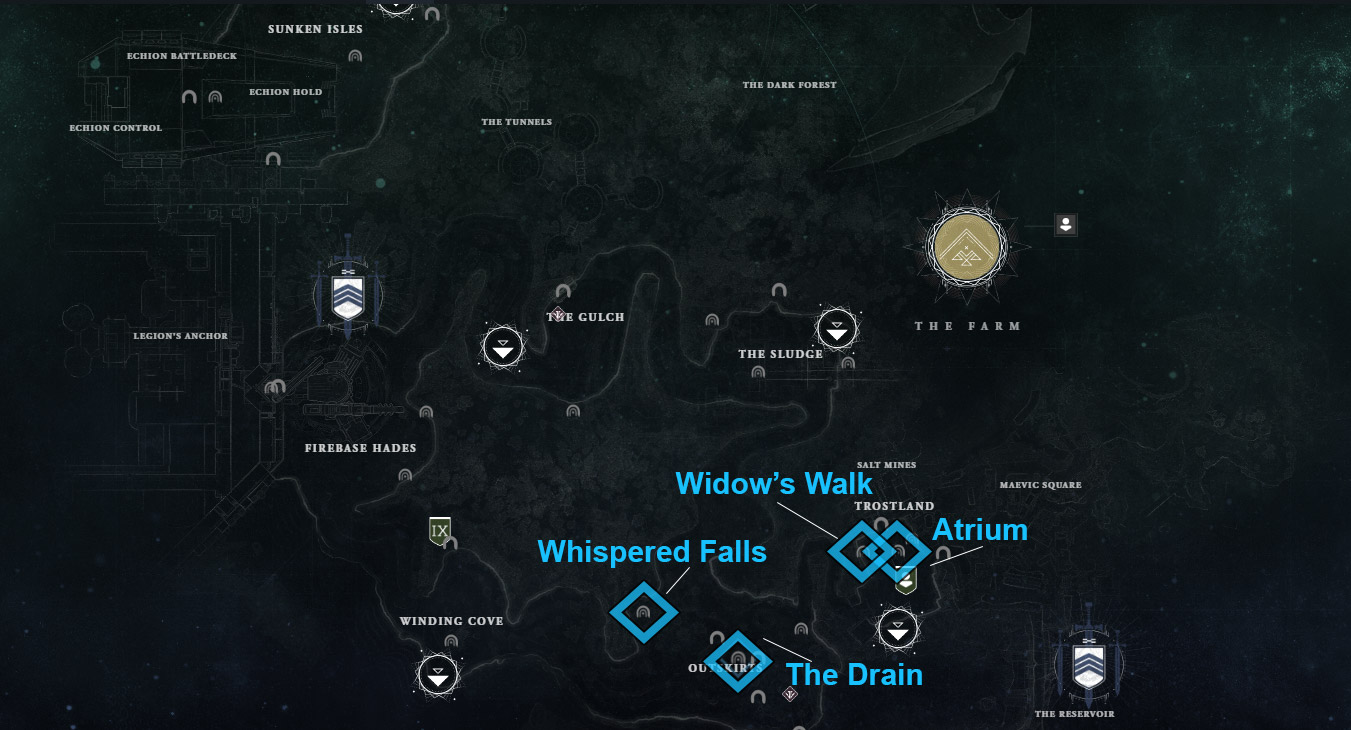1351x730 pixels.
Task: Click the IX banner marking Xur's location
Action: pos(440,531)
